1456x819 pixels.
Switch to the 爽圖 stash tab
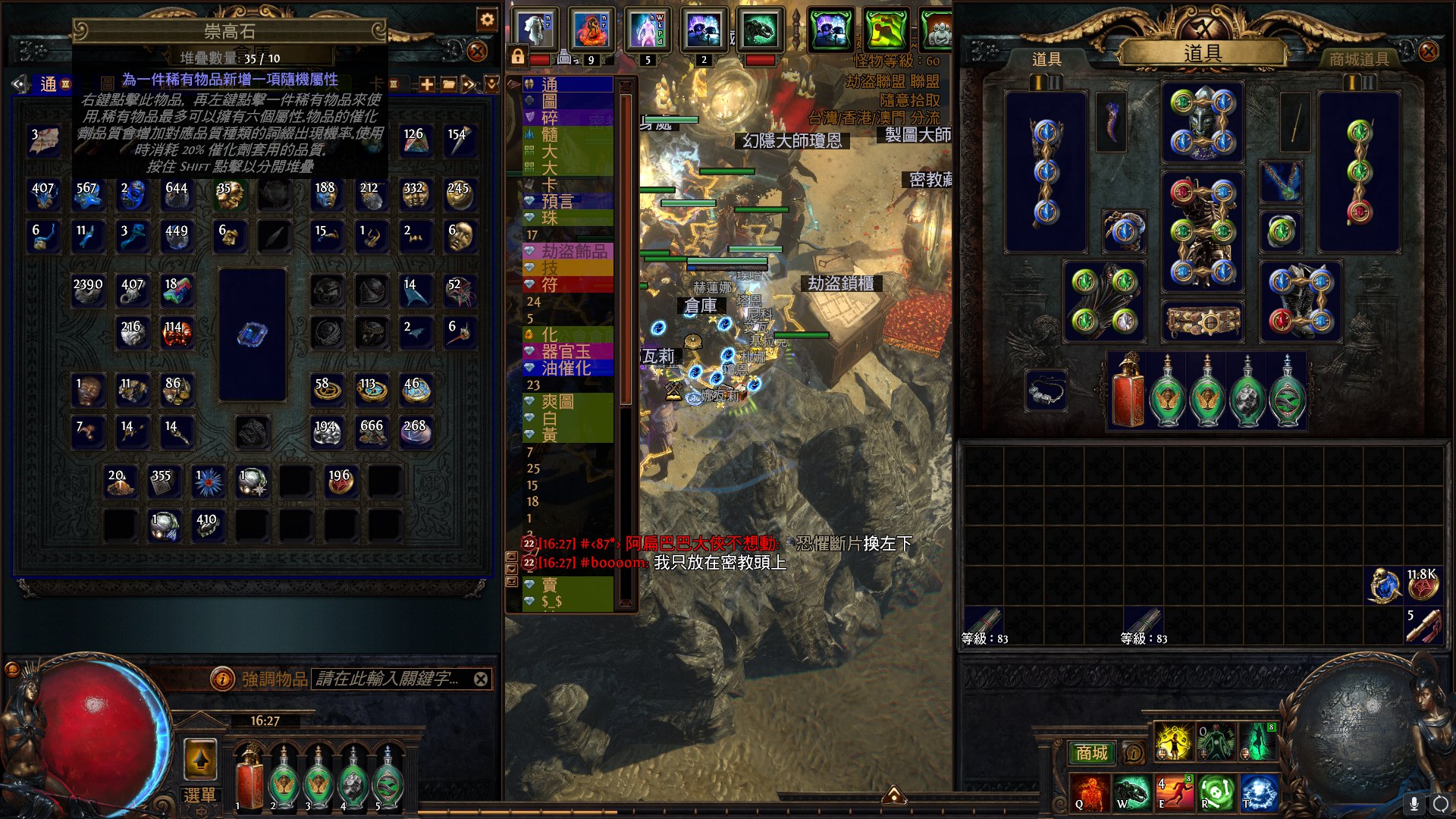pyautogui.click(x=558, y=402)
